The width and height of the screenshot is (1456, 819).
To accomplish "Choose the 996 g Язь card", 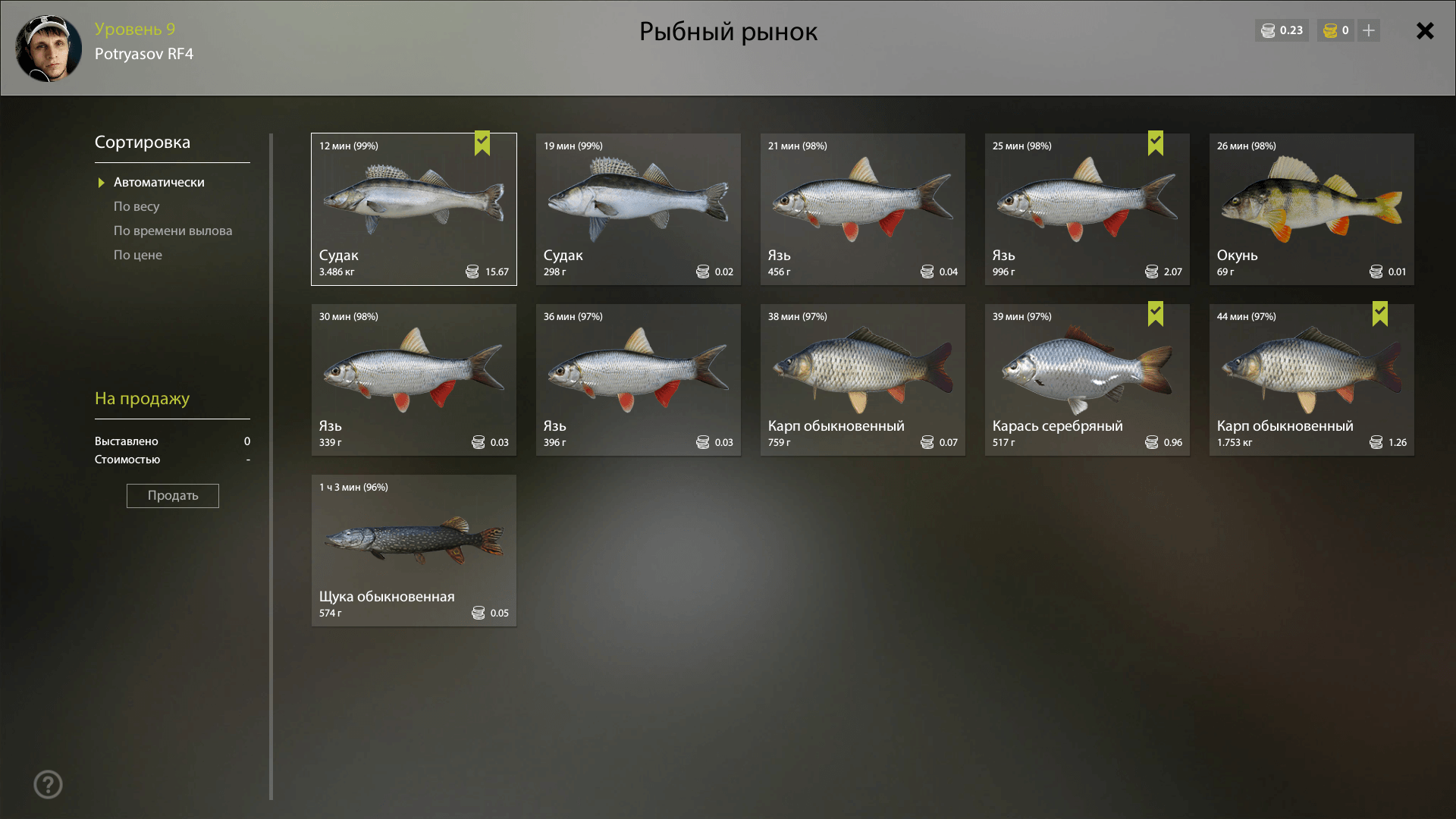I will coord(1087,209).
